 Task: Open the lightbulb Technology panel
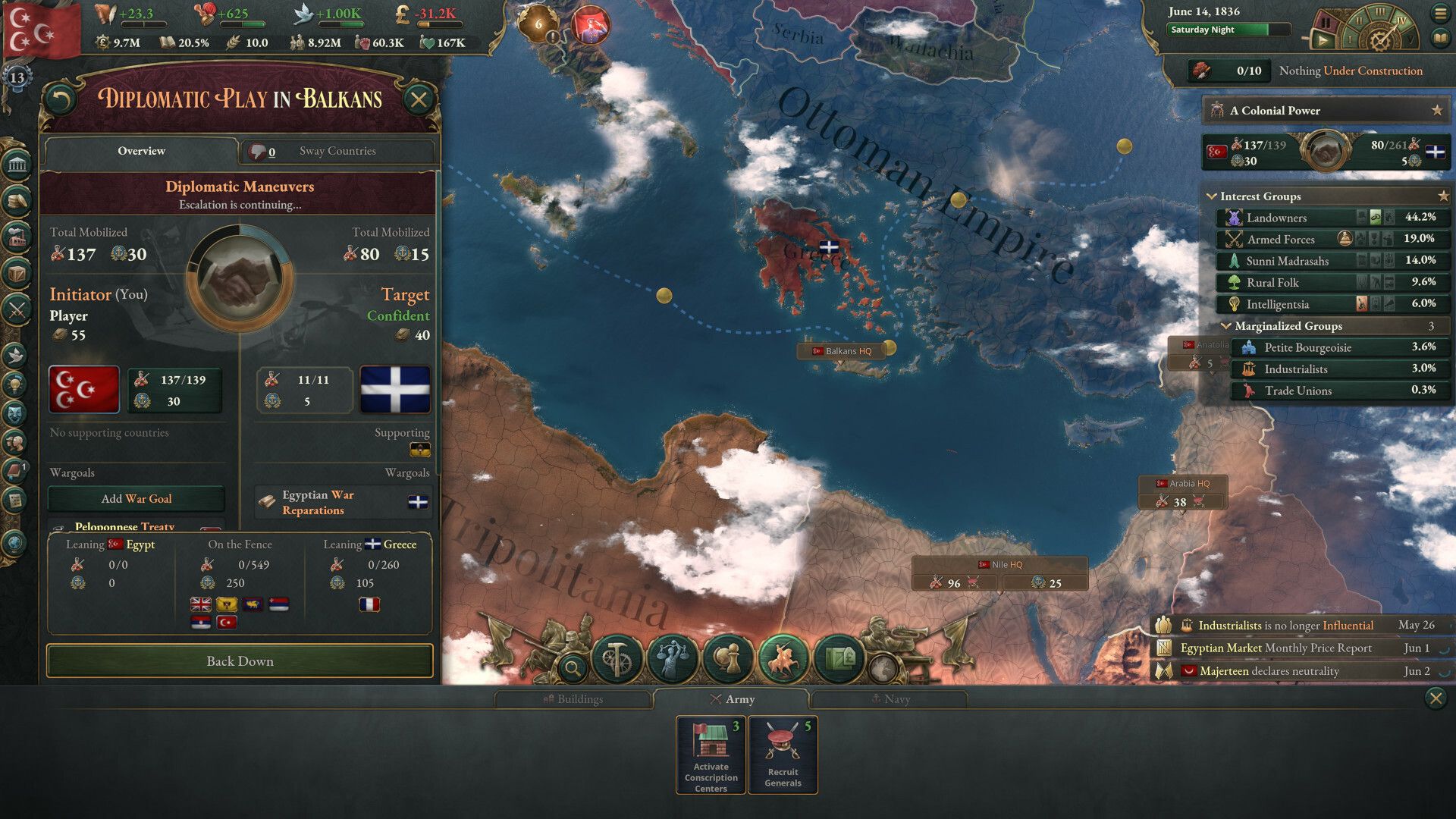click(x=15, y=385)
